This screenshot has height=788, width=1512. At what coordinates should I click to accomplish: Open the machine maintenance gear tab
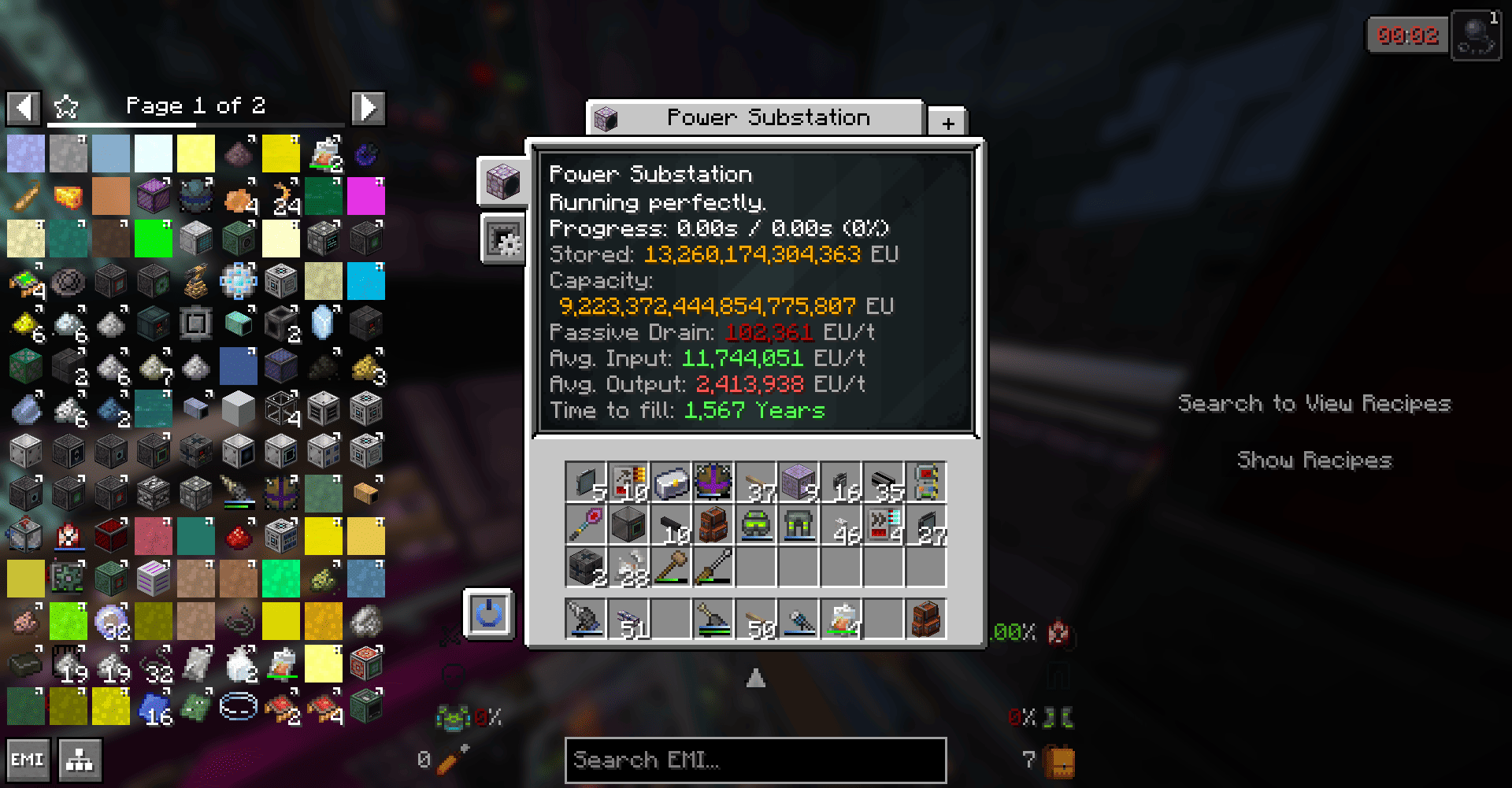pos(504,239)
